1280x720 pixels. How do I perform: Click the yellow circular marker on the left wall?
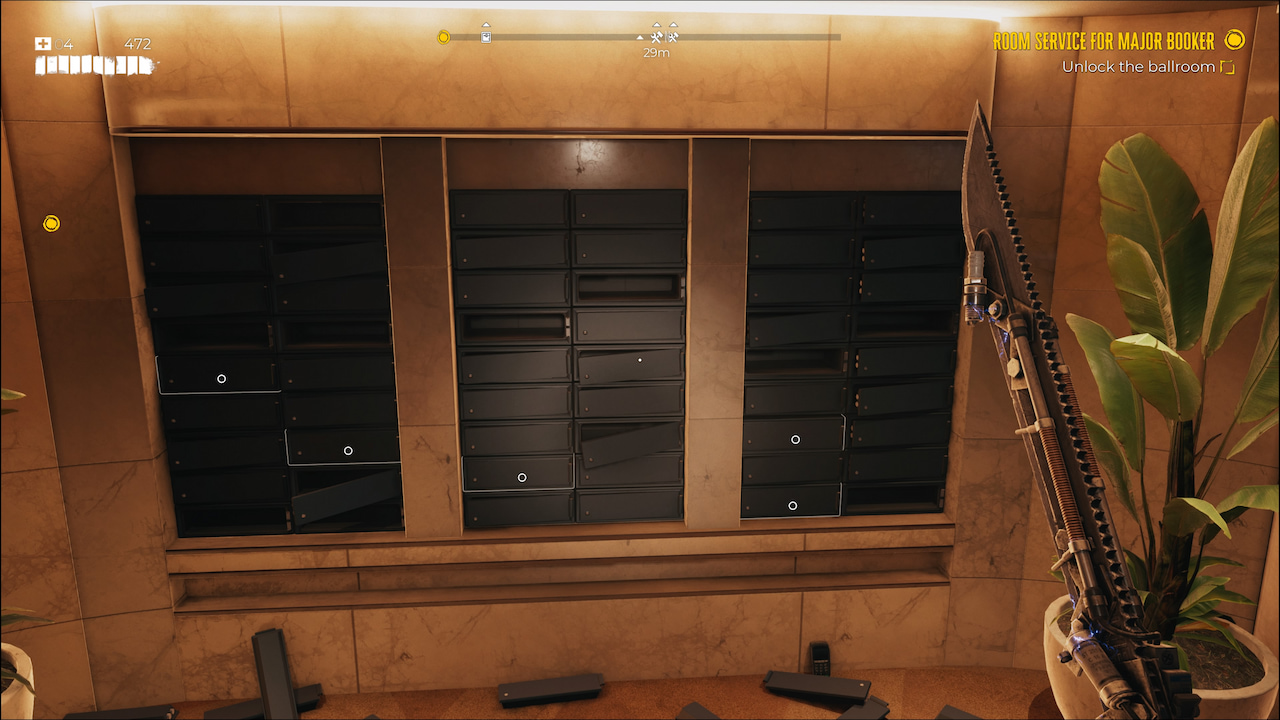pos(52,222)
